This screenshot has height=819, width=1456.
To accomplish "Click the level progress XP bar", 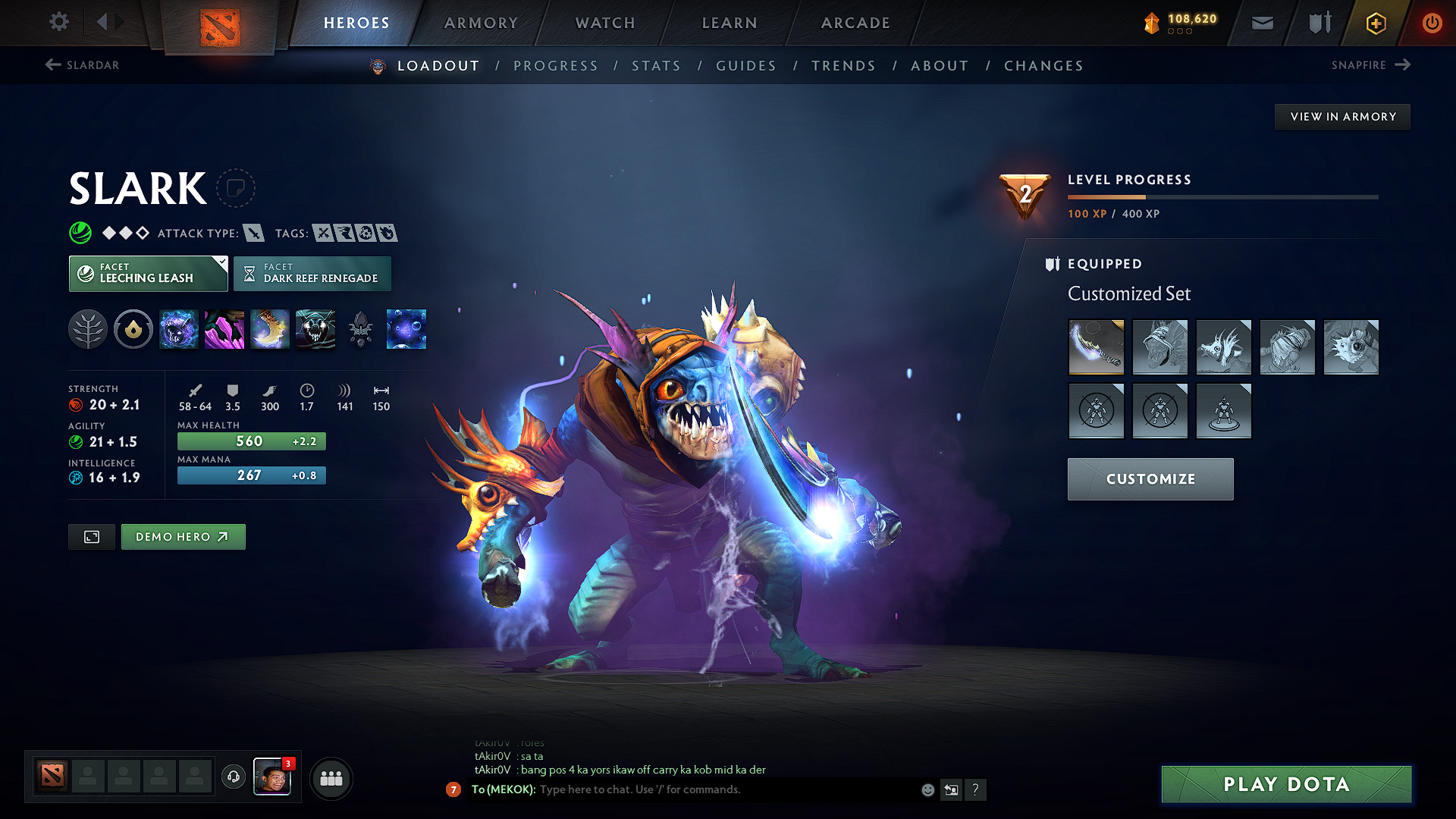I will click(1222, 196).
